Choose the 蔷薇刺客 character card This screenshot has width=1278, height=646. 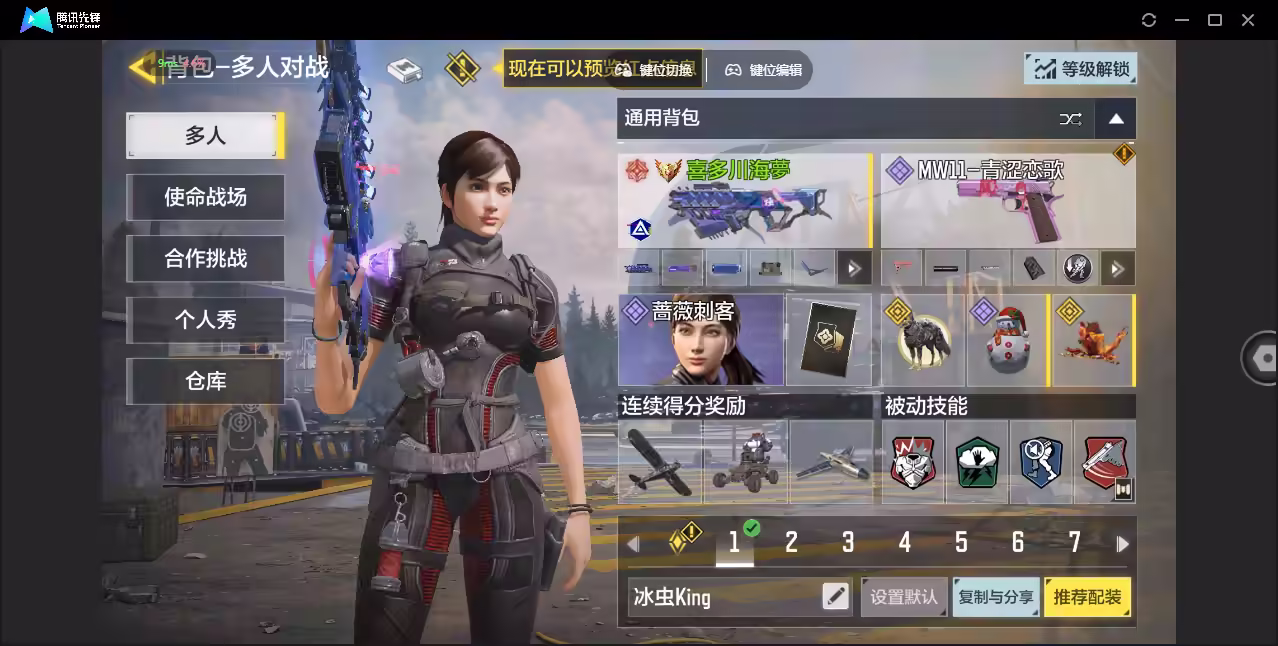(700, 340)
